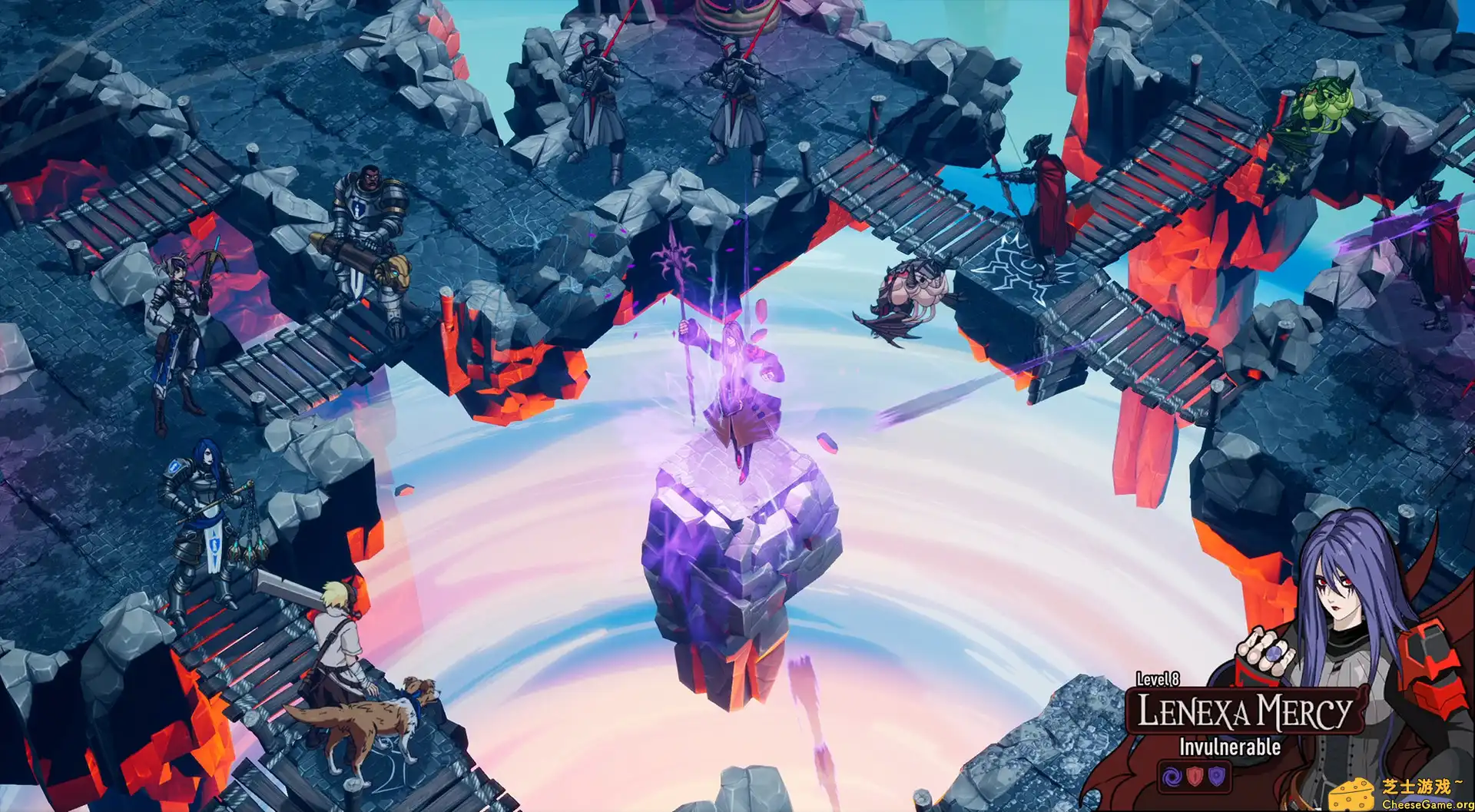Click the Chinese watermark text
Screen dimensions: 1475x812
(1421, 785)
